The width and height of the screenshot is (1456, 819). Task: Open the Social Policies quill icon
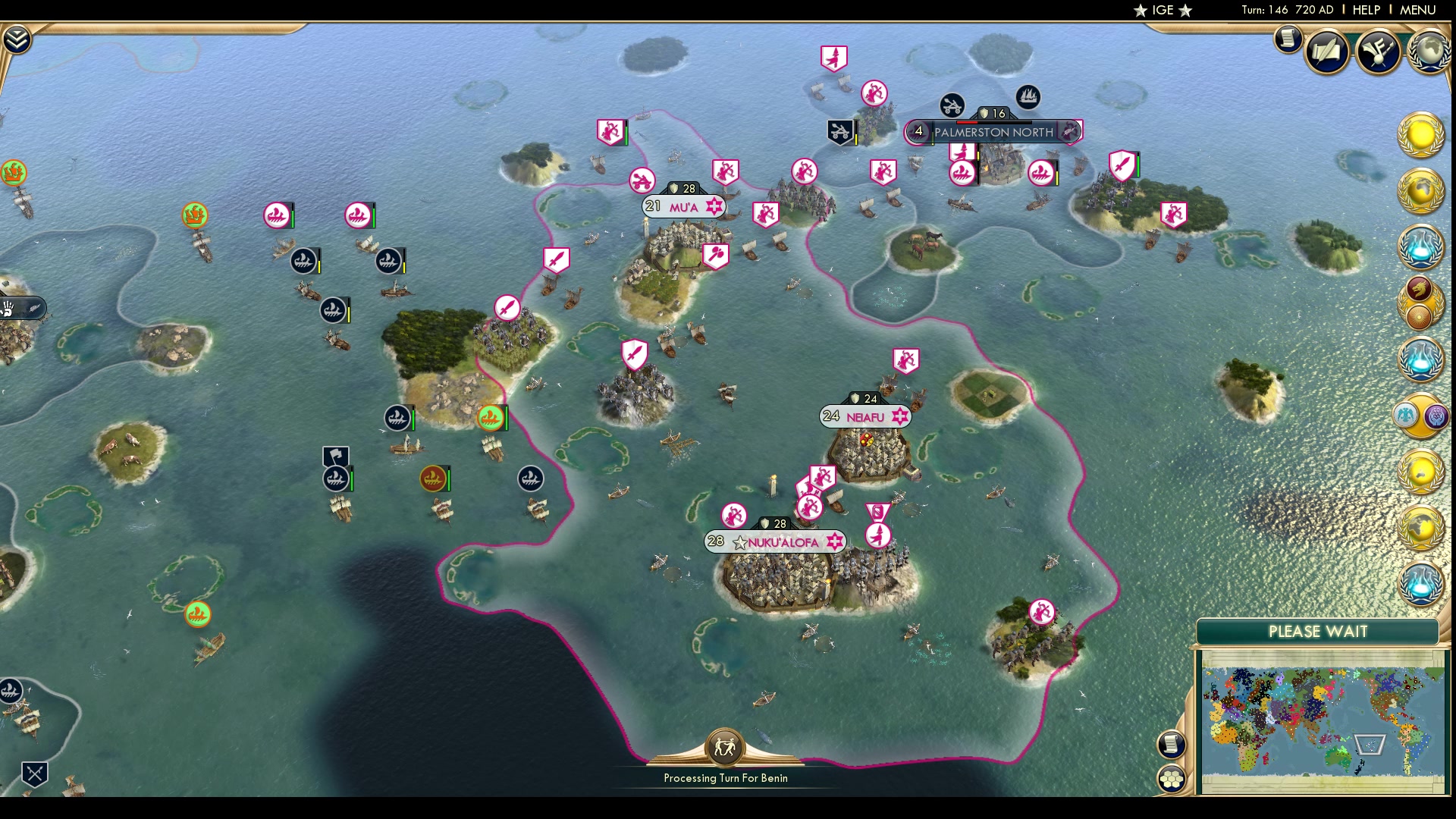point(1326,52)
